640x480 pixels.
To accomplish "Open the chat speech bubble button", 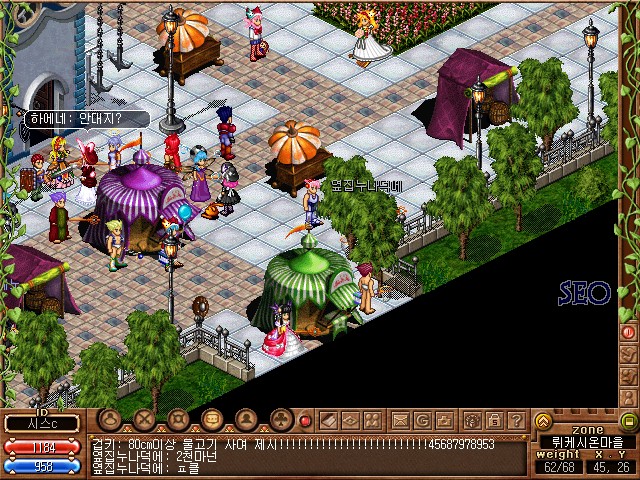I will [x=212, y=420].
